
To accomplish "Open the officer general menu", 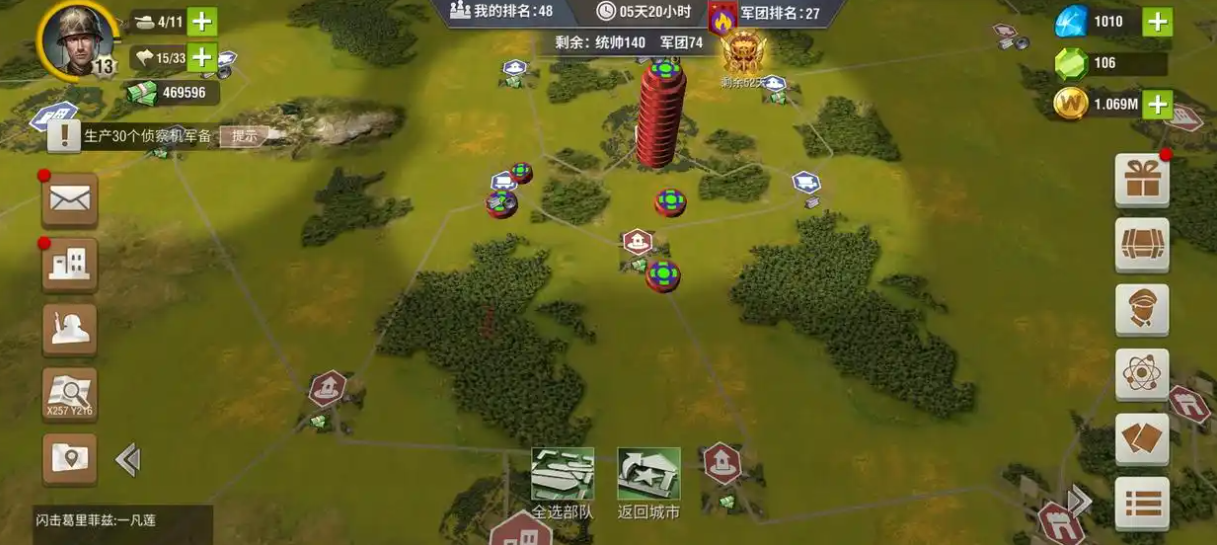I will click(x=1141, y=309).
